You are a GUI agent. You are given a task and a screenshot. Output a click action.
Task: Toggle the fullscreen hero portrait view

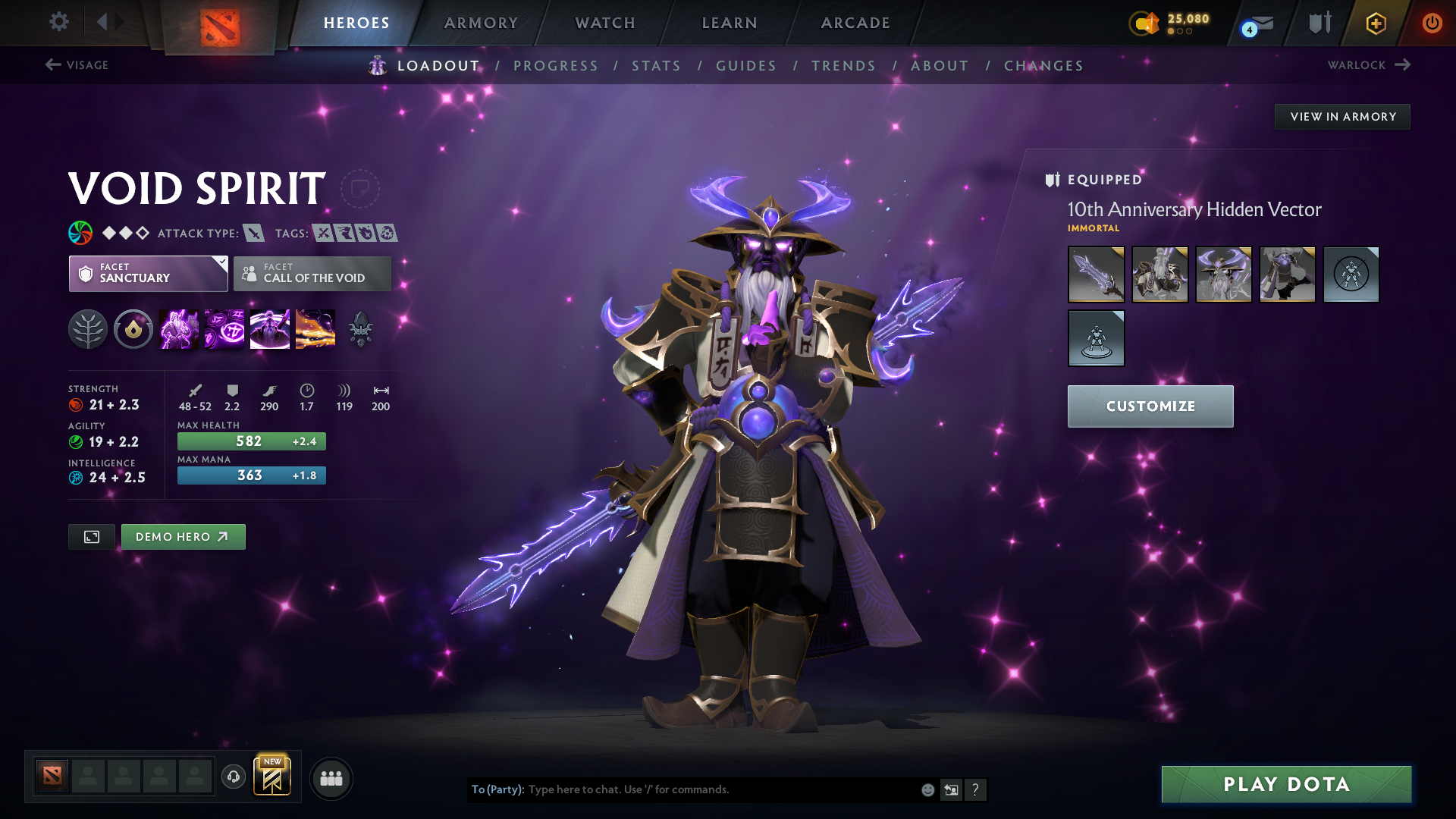91,536
